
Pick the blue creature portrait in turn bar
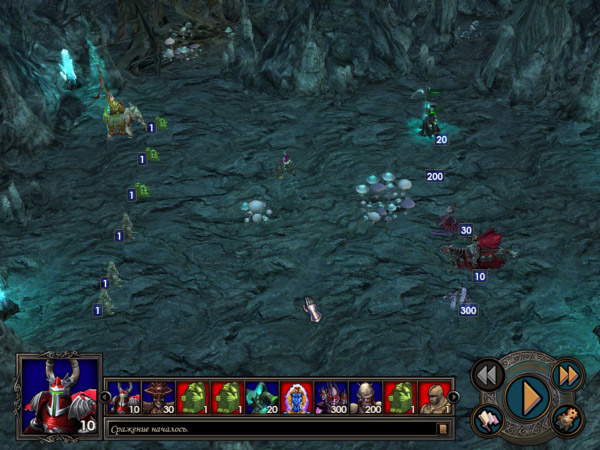click(296, 398)
